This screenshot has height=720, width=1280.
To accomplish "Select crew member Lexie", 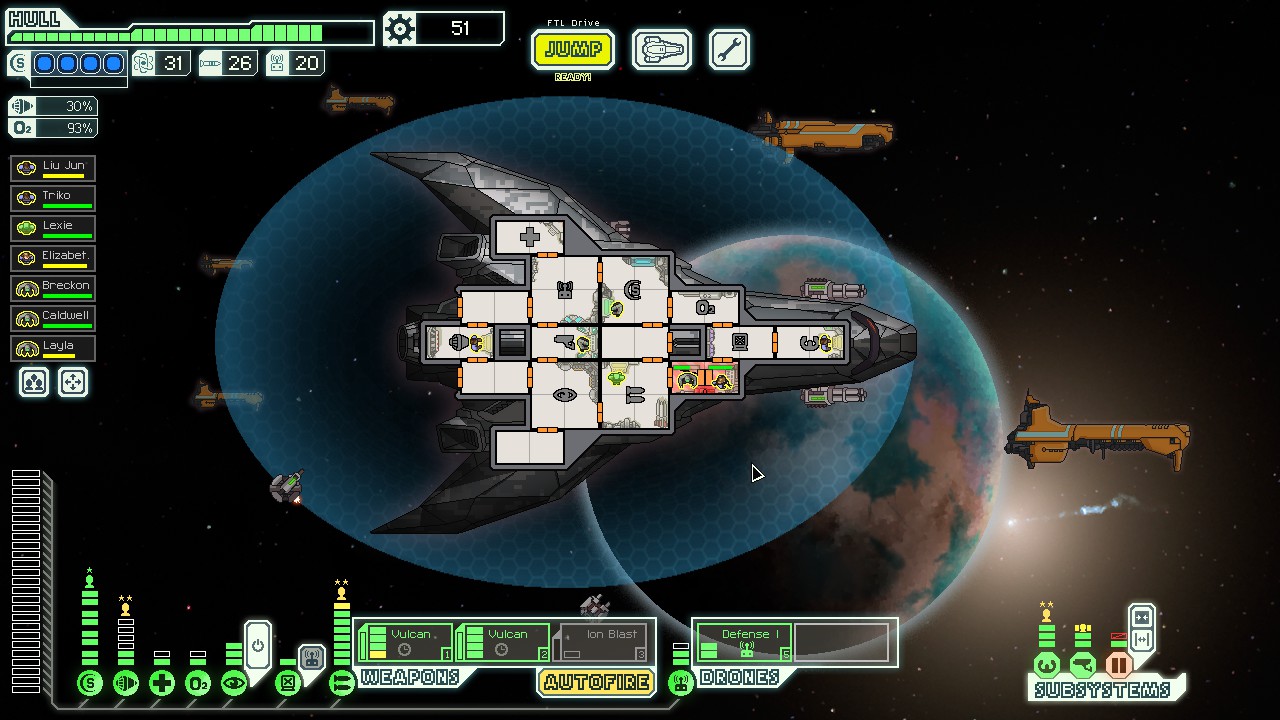I will click(x=53, y=228).
